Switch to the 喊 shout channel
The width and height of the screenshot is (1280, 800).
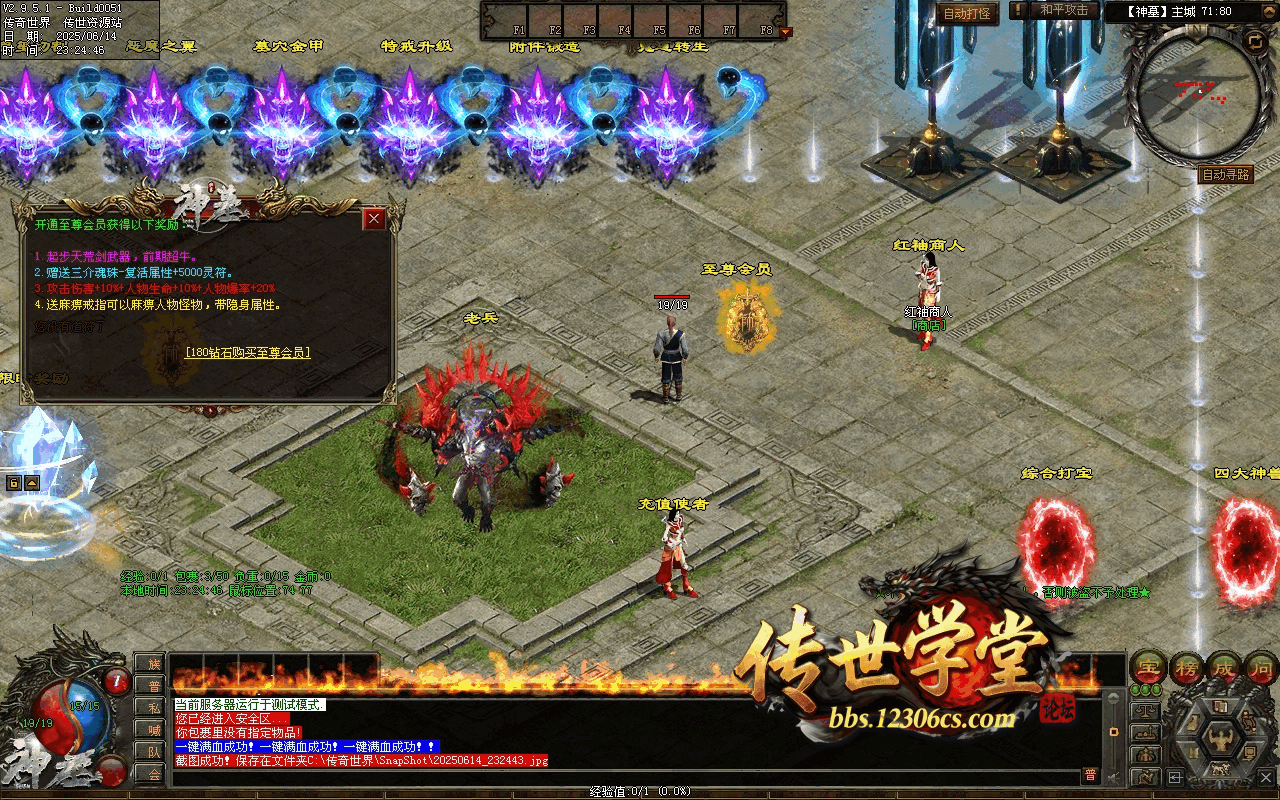(153, 729)
